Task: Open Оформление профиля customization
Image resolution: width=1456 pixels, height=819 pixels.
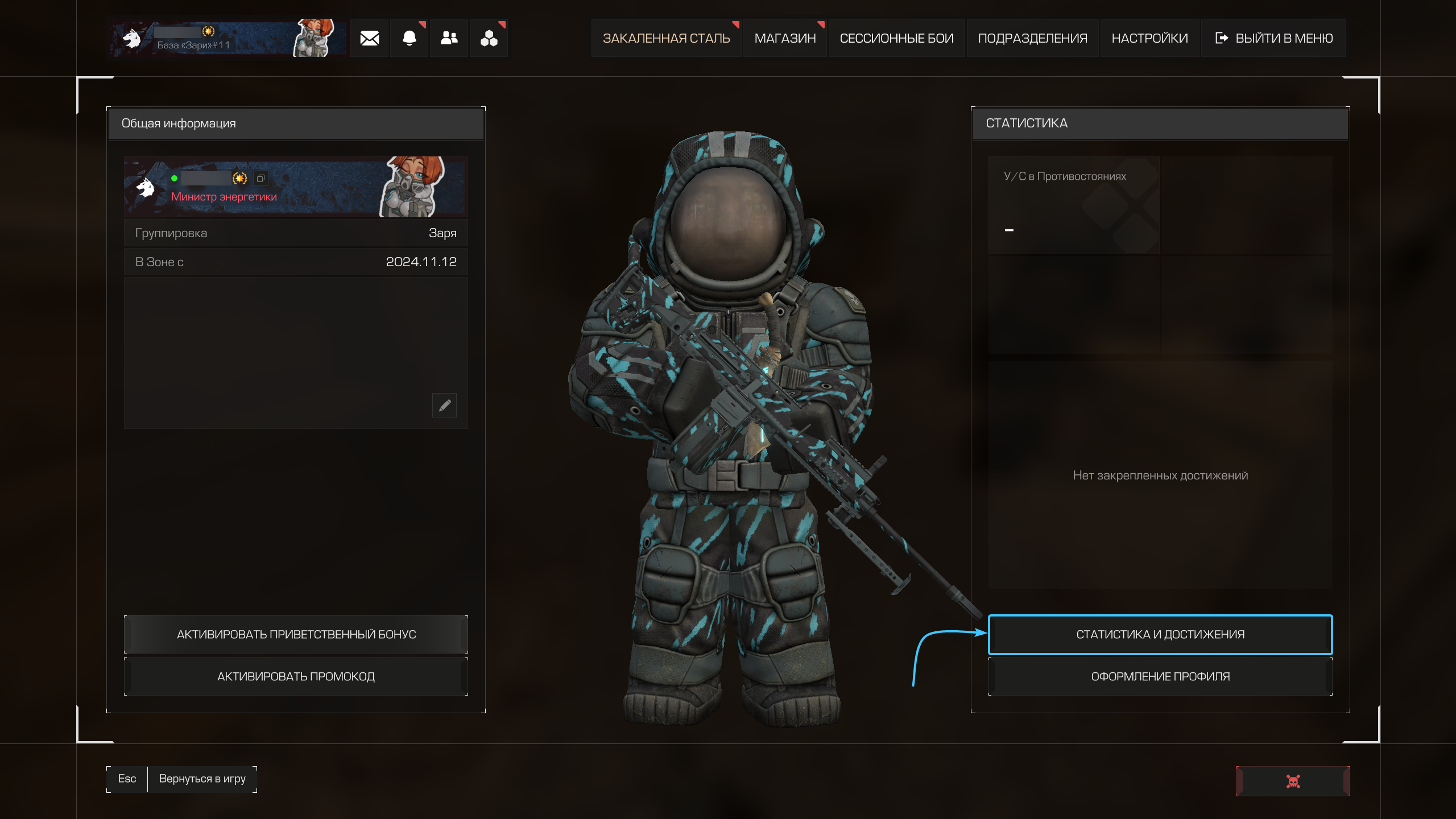Action: (1160, 676)
